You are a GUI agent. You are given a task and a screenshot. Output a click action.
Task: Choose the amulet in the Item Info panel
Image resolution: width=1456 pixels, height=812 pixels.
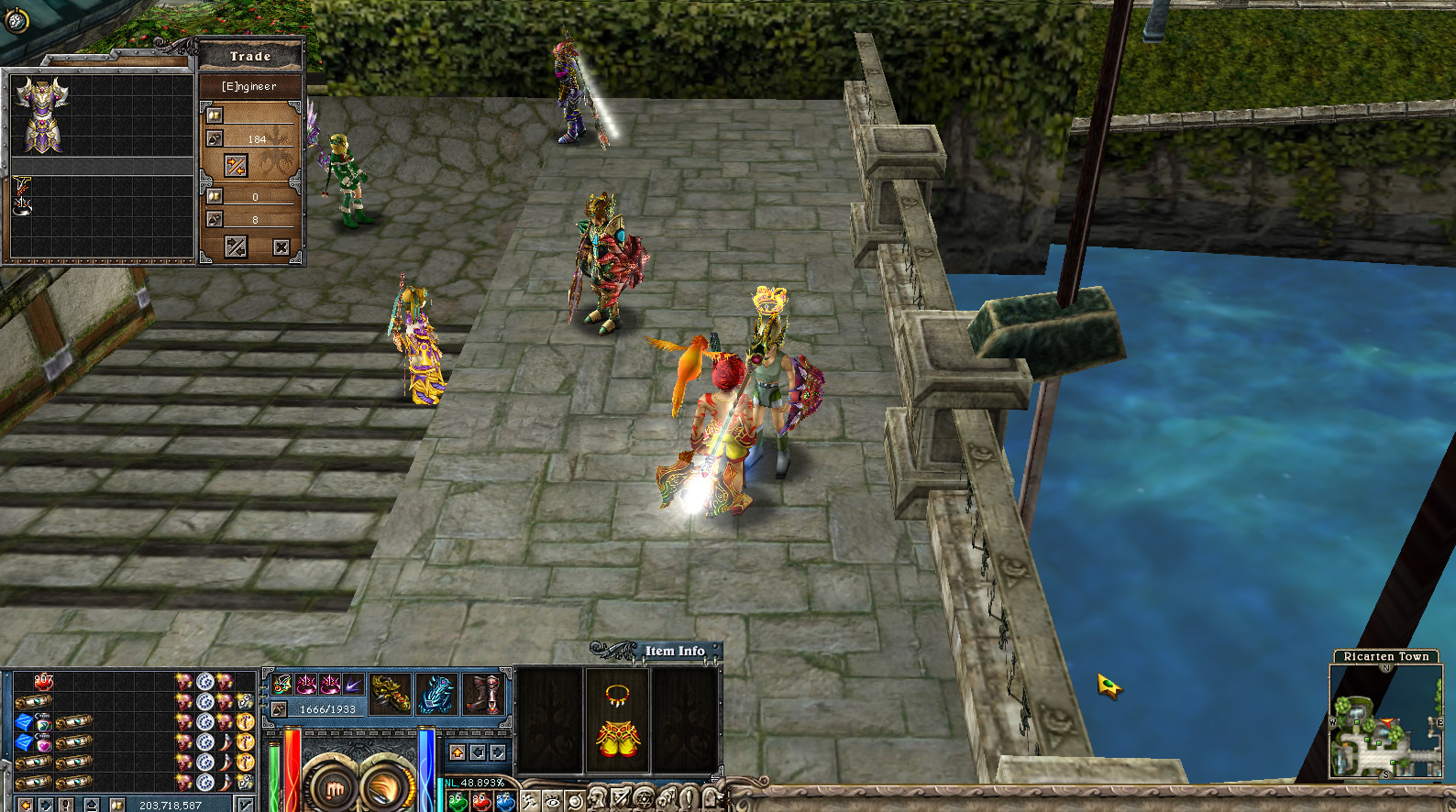[x=617, y=695]
